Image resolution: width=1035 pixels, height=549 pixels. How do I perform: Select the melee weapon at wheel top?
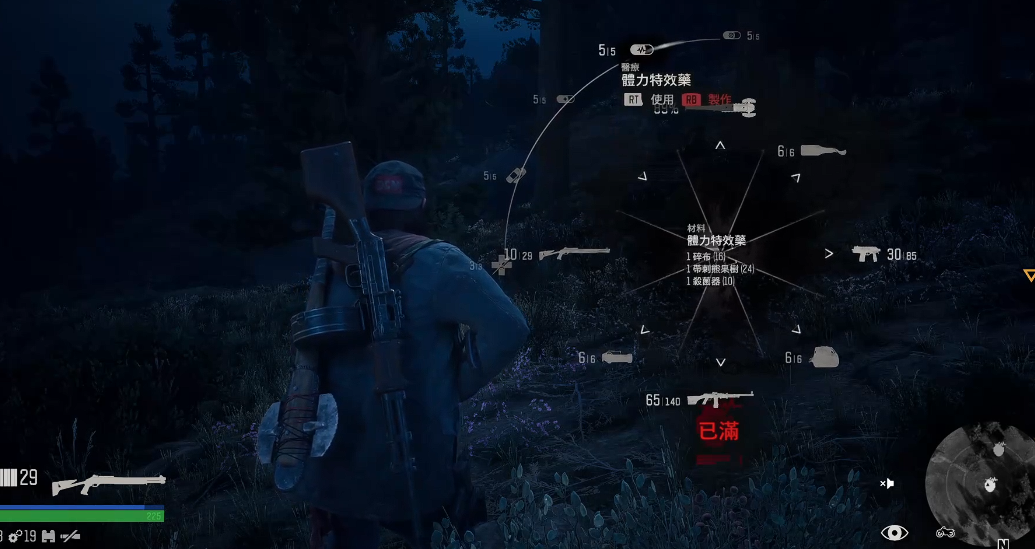click(x=743, y=106)
